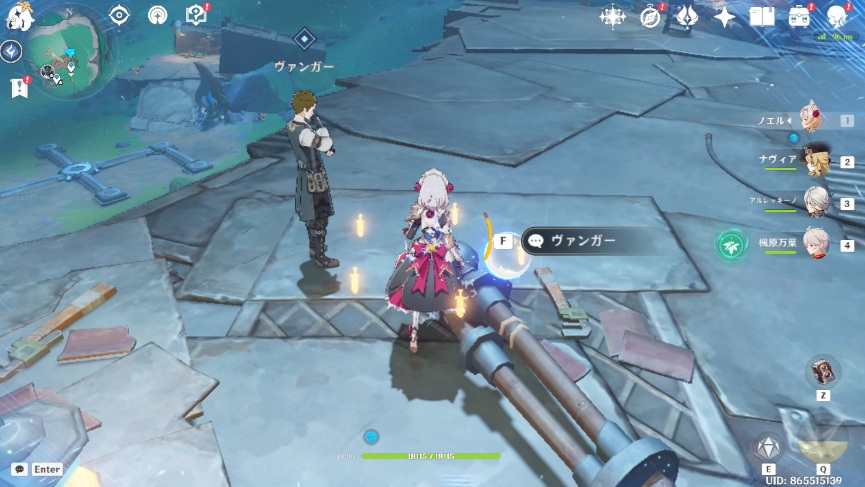Activate Noelle's elemental skill
This screenshot has width=865, height=487.
coord(768,446)
